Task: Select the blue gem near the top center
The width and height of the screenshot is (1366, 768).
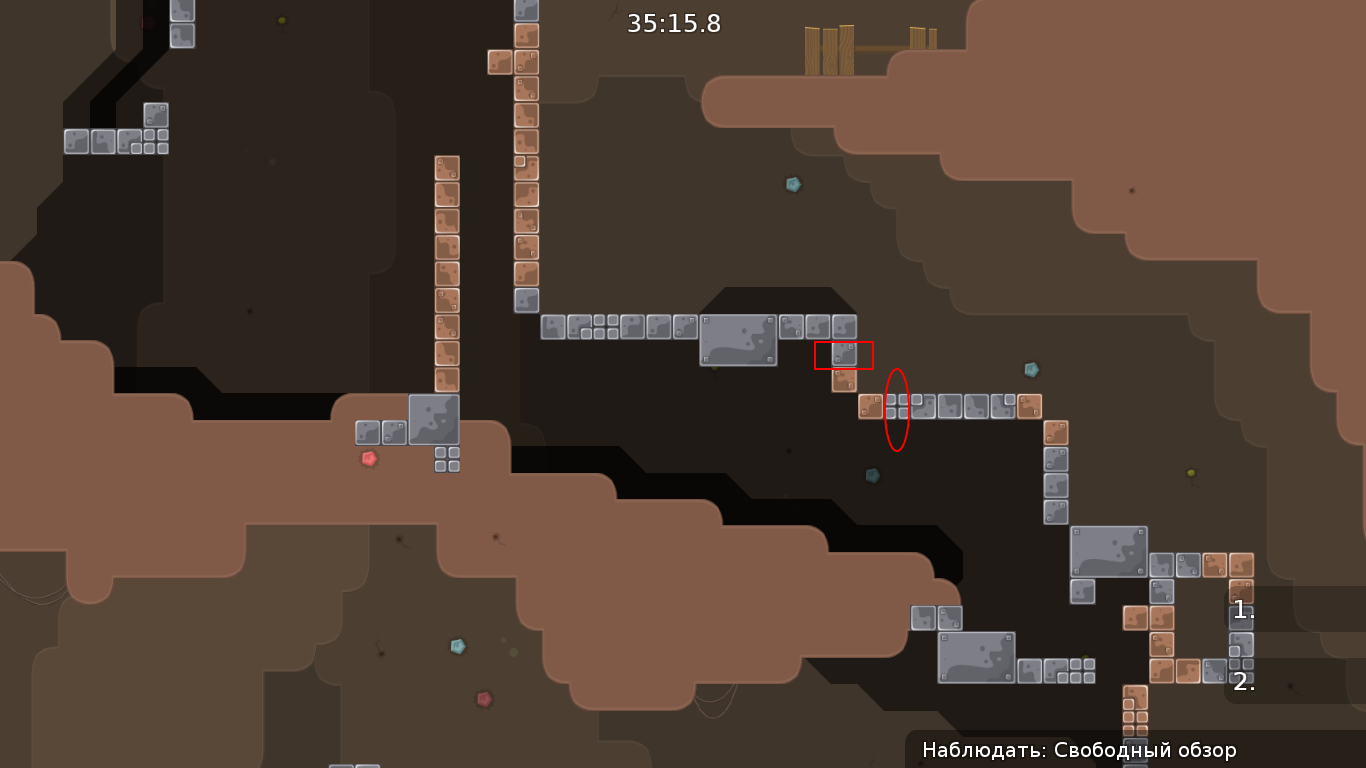Action: (791, 184)
